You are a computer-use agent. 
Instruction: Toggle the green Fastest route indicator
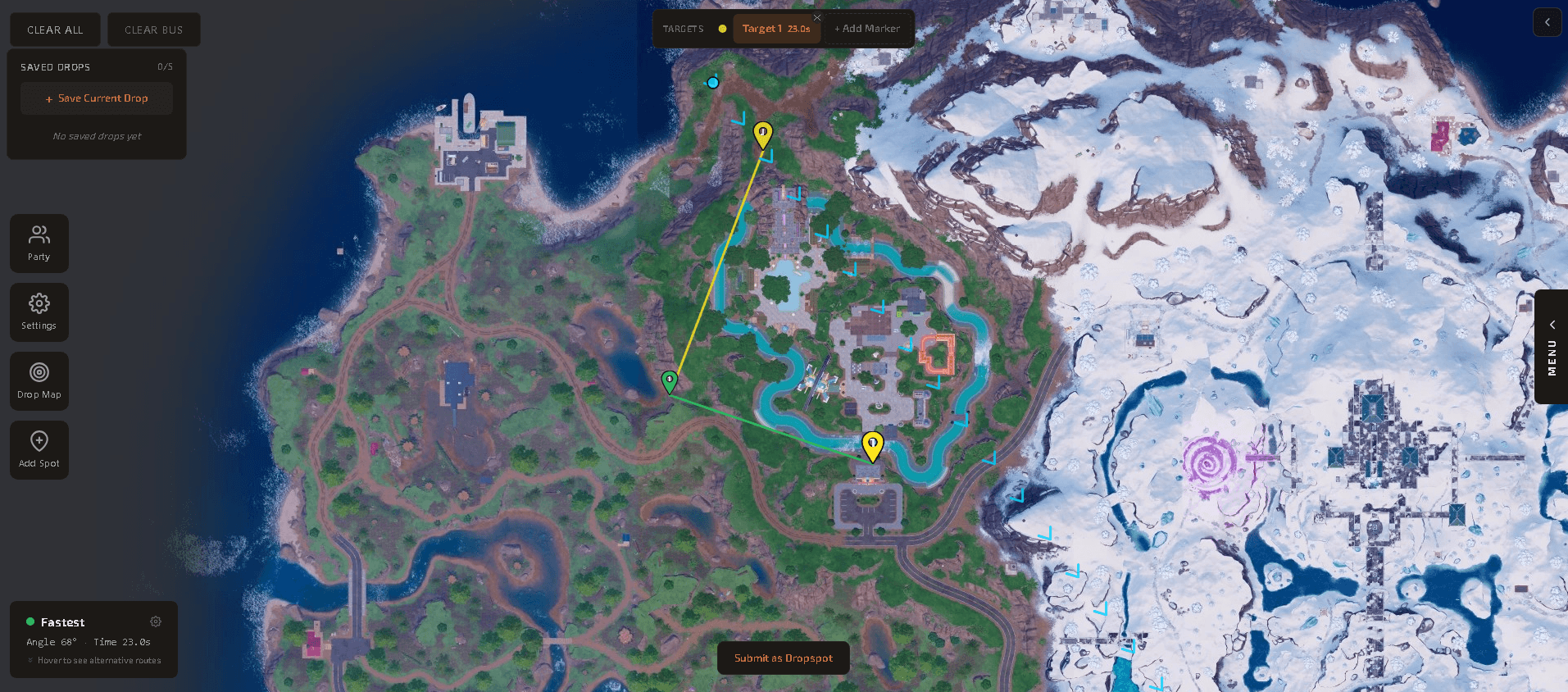point(30,621)
